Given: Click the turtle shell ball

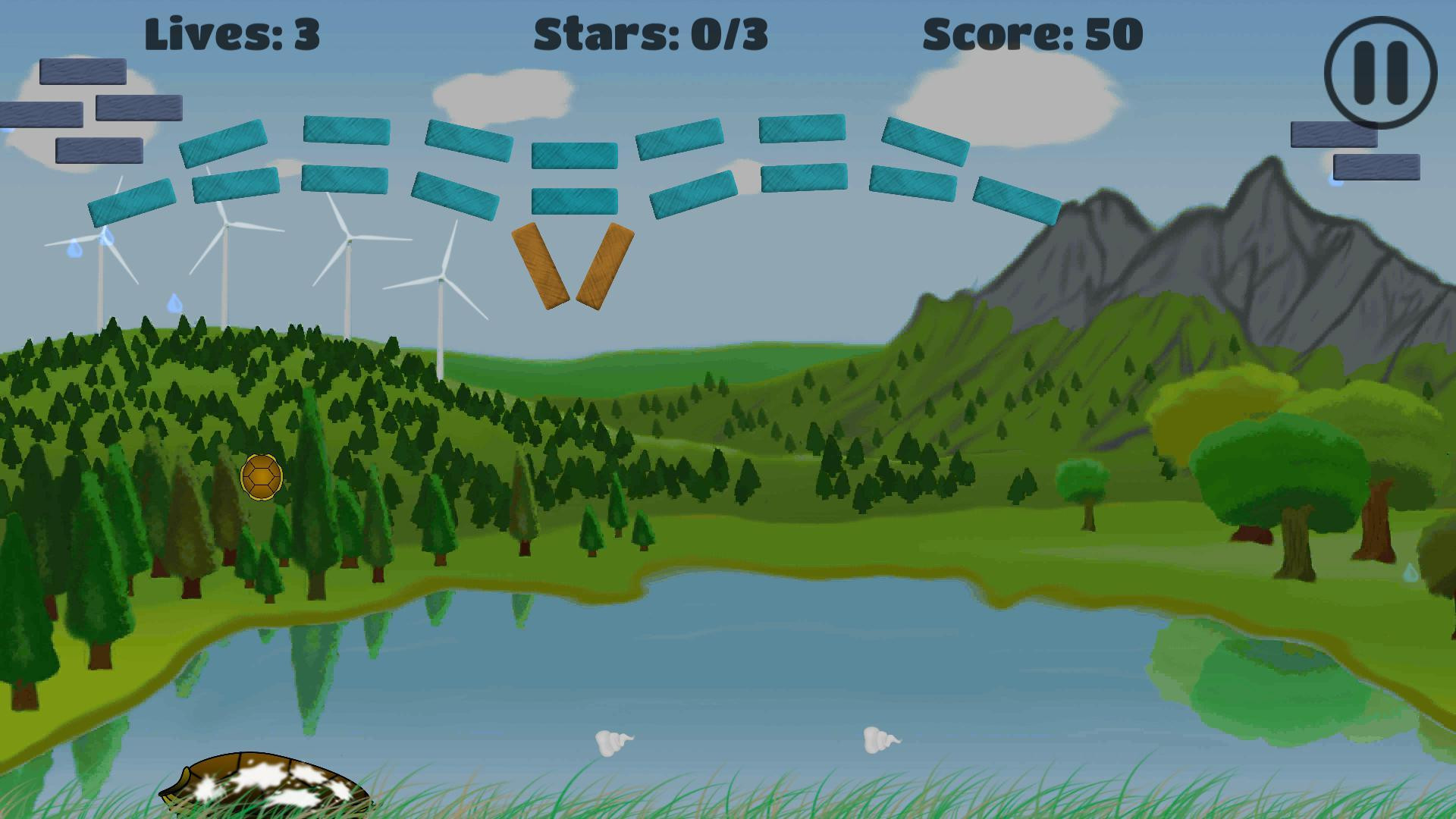Looking at the screenshot, I should [260, 477].
